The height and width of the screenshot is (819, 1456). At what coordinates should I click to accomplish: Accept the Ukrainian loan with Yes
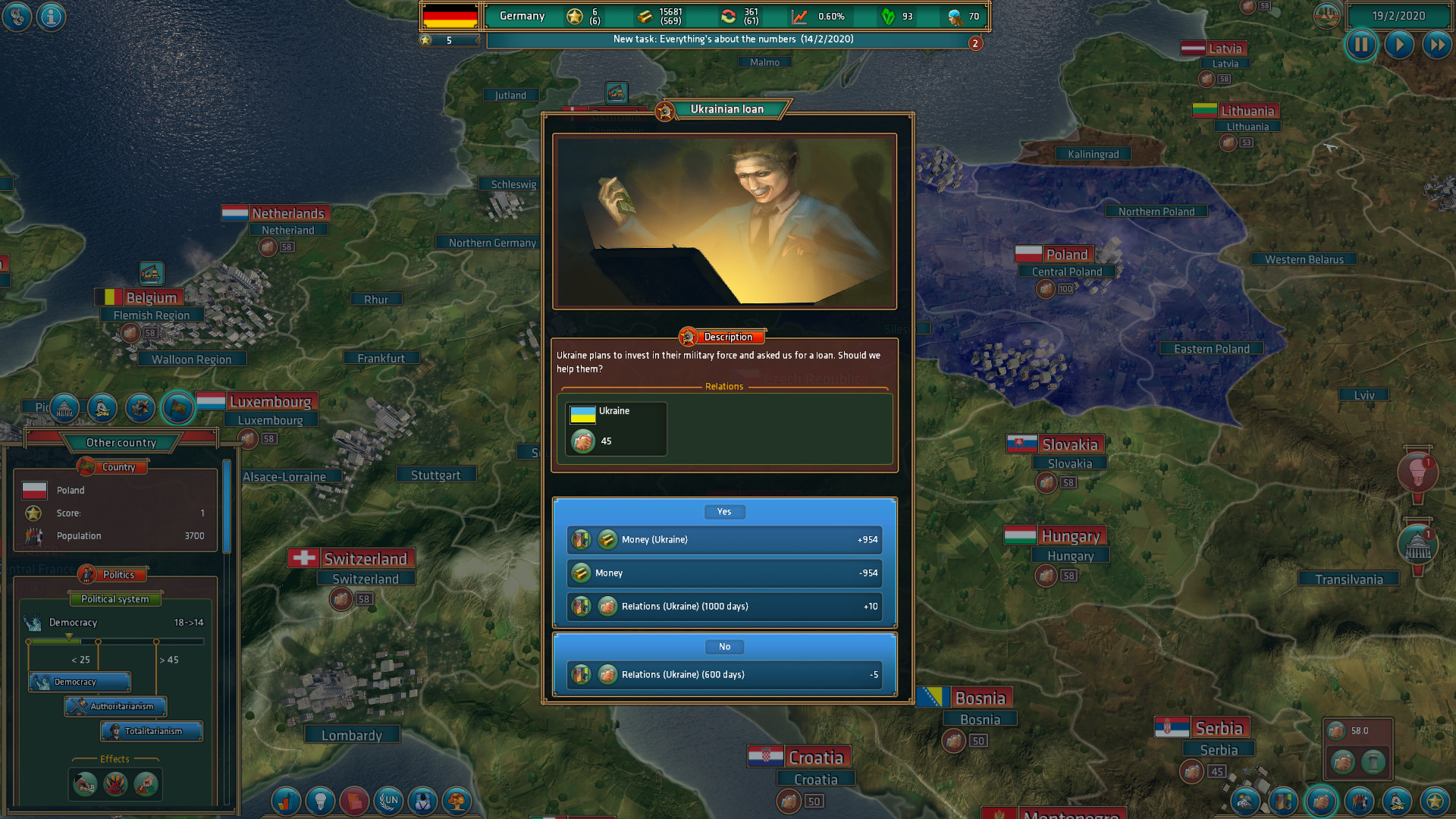click(724, 512)
